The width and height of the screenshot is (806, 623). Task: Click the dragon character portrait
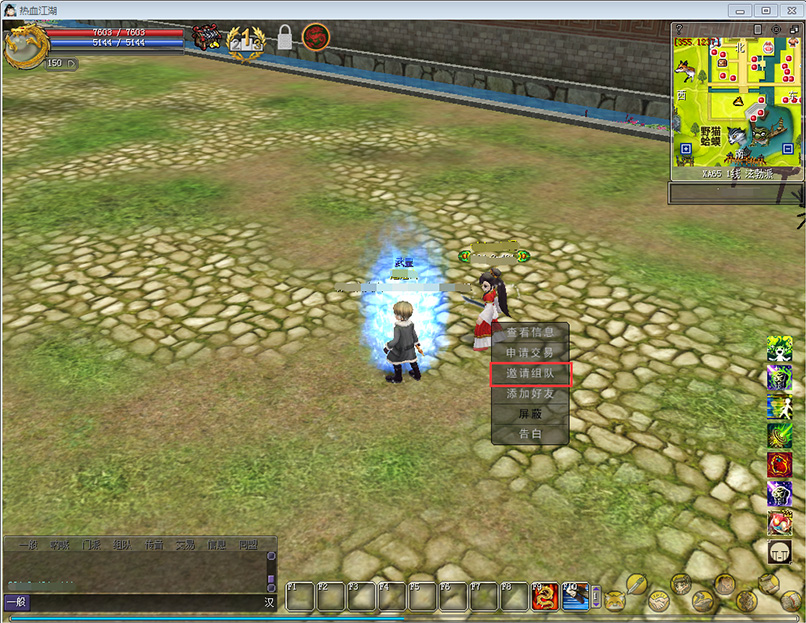24,46
